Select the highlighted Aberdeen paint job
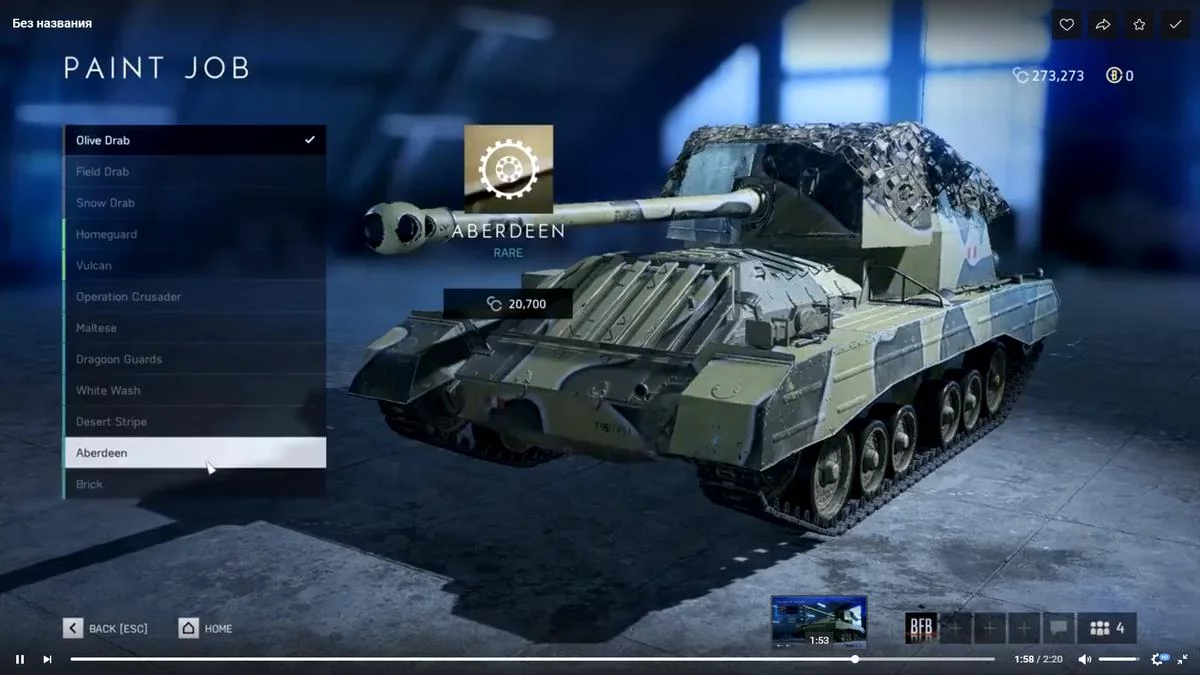This screenshot has height=675, width=1200. (194, 453)
